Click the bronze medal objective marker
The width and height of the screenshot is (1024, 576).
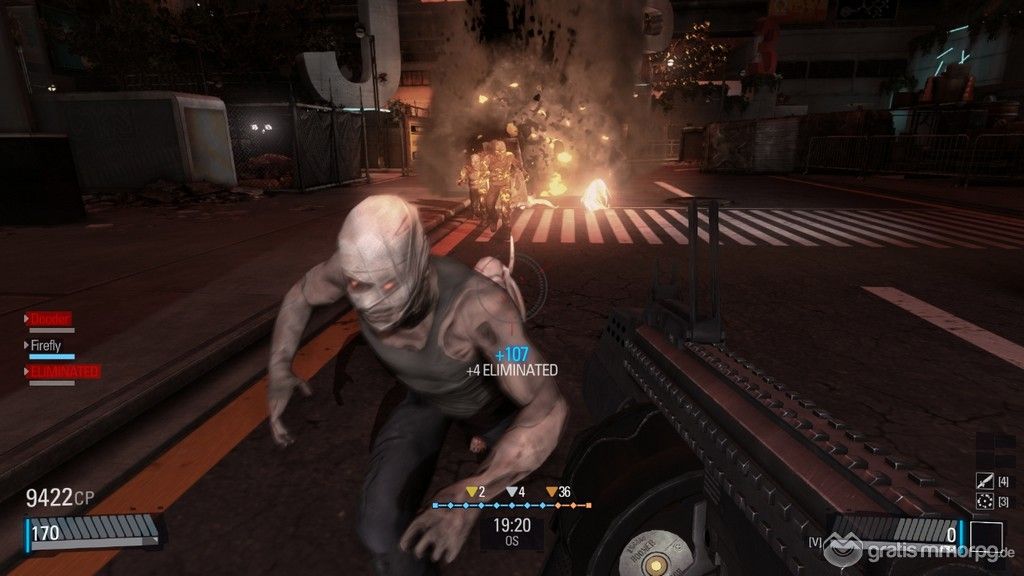point(551,491)
